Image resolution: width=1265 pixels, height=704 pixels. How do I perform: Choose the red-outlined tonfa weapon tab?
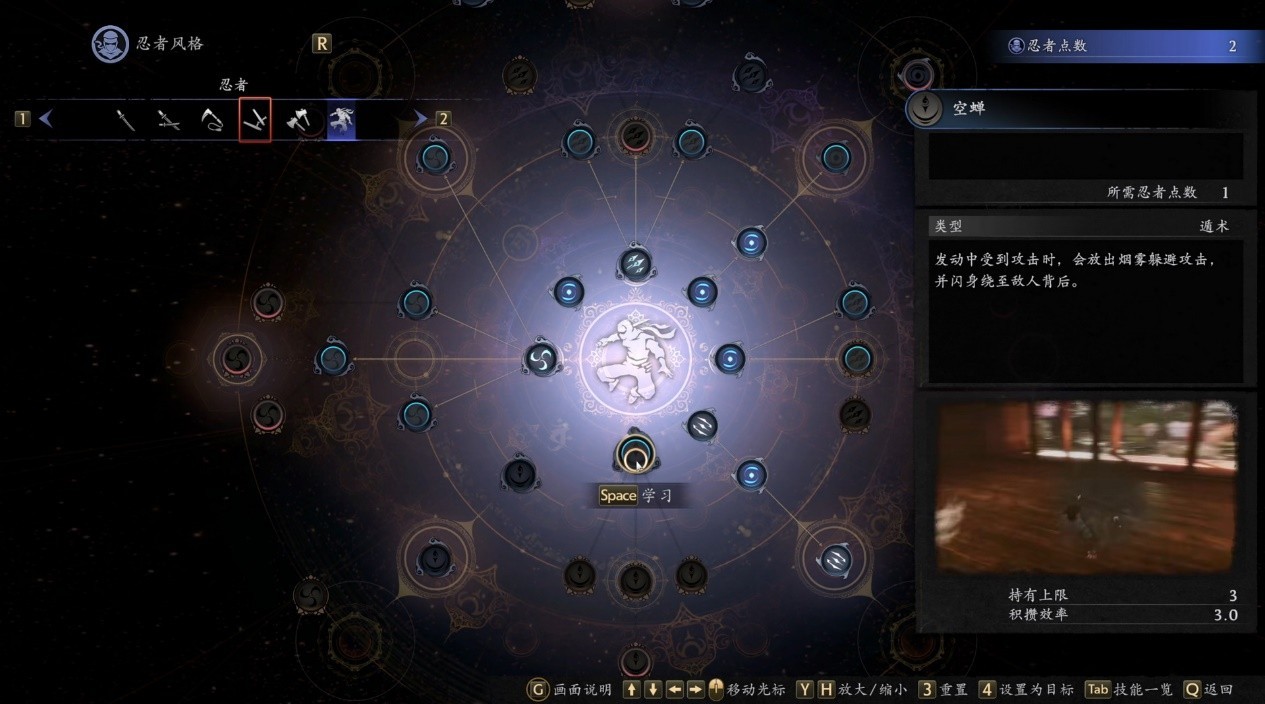pos(255,121)
